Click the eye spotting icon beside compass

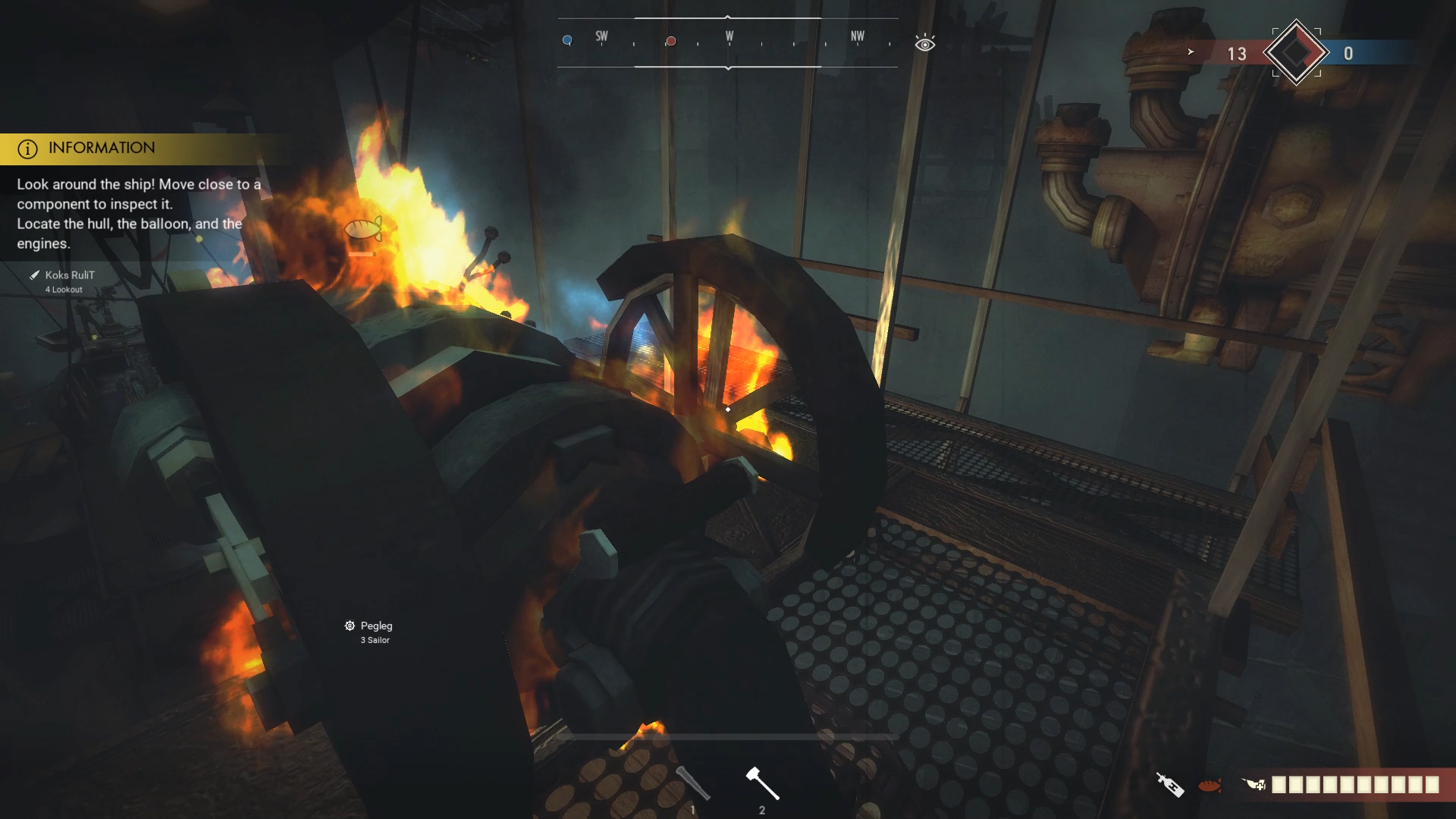(x=924, y=44)
